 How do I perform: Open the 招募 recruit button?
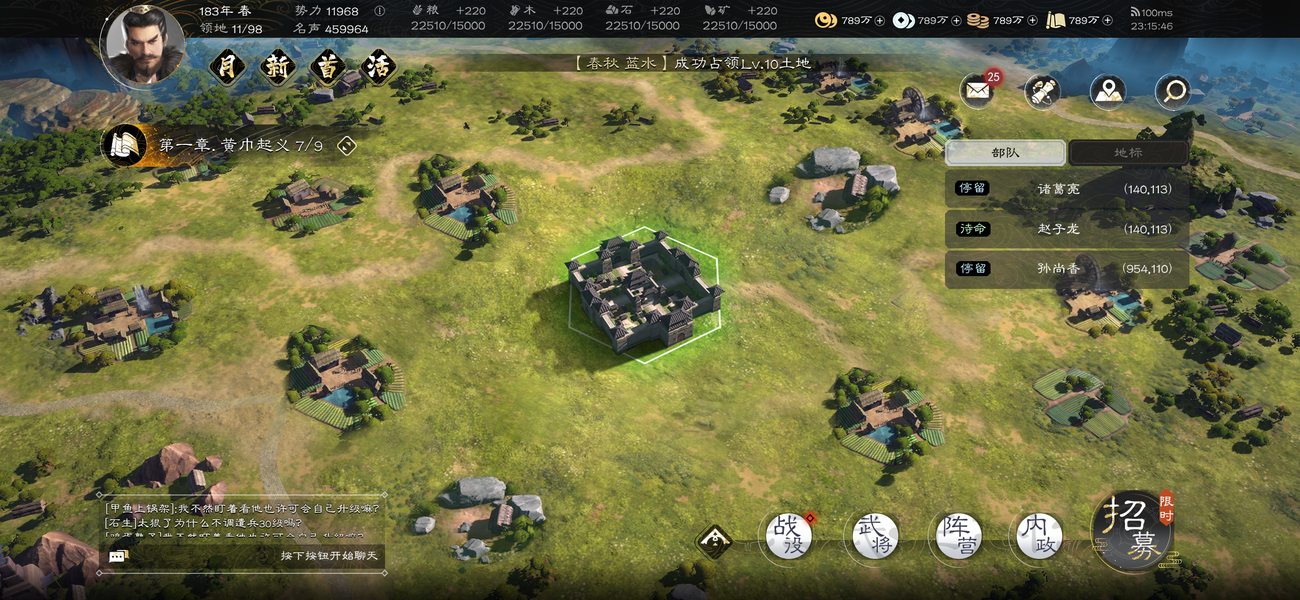(x=1131, y=530)
